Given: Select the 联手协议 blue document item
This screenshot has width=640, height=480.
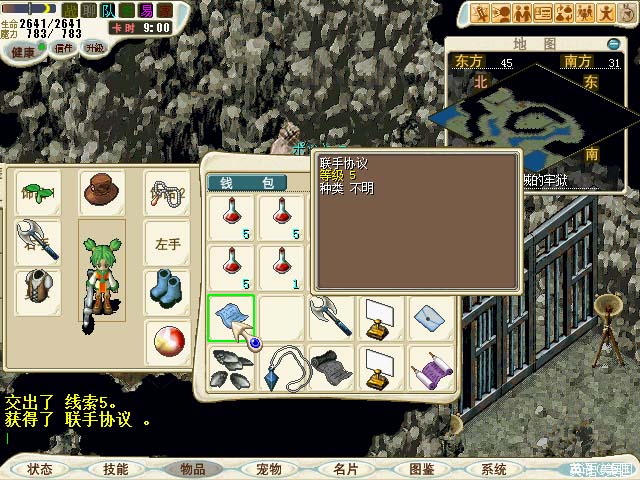Looking at the screenshot, I should [231, 318].
